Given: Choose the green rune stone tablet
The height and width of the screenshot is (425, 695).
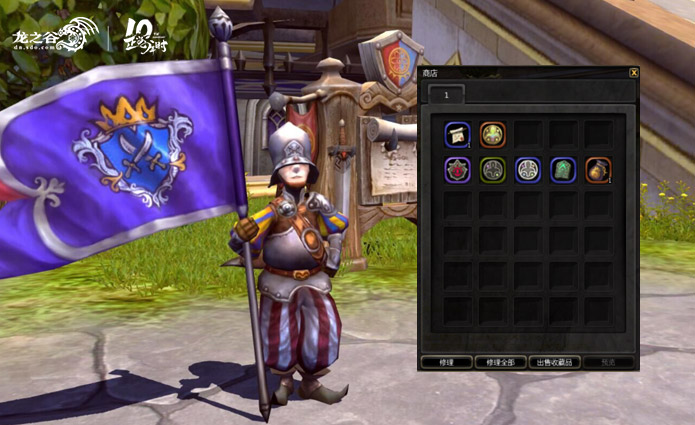Looking at the screenshot, I should [563, 169].
